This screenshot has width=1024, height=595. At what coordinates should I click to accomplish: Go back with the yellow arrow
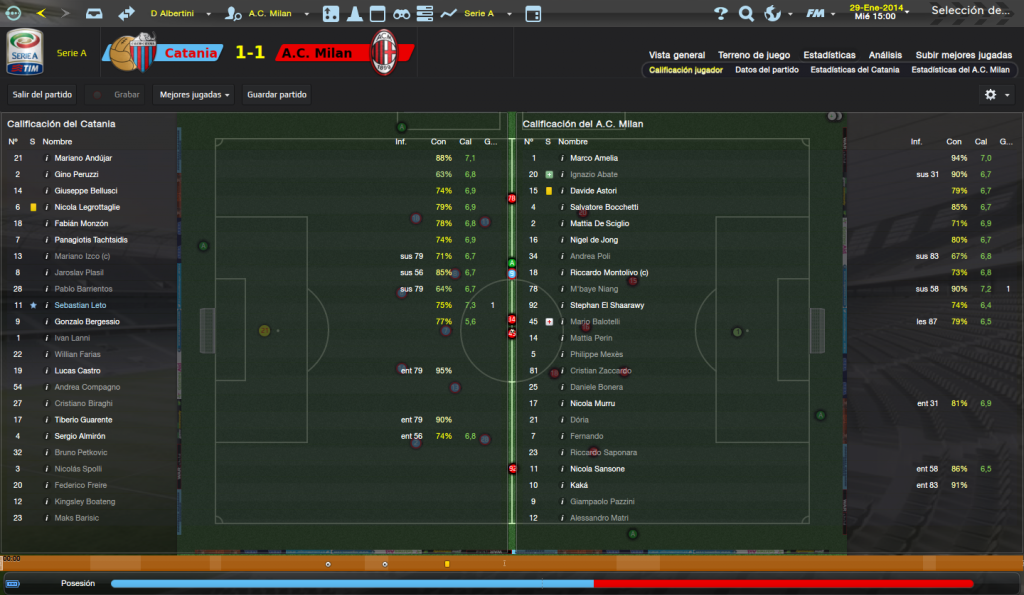point(40,14)
